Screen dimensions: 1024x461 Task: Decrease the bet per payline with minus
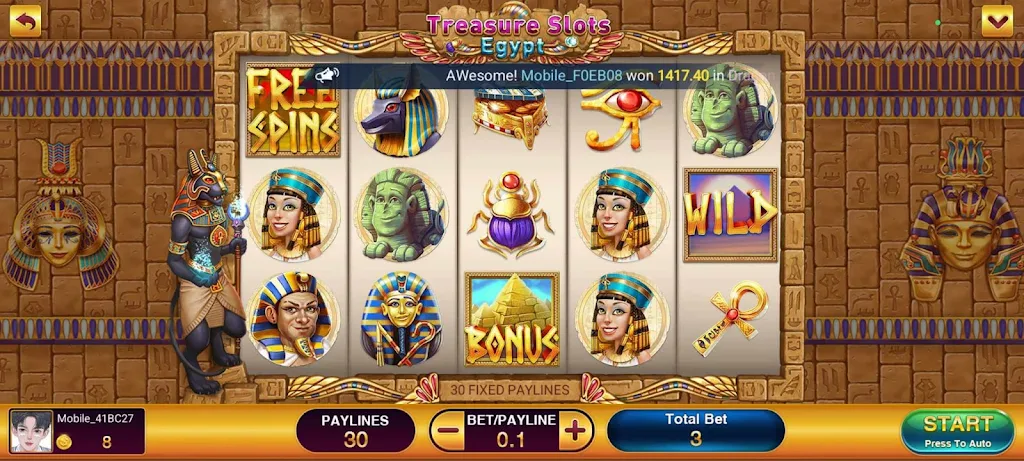pyautogui.click(x=447, y=431)
